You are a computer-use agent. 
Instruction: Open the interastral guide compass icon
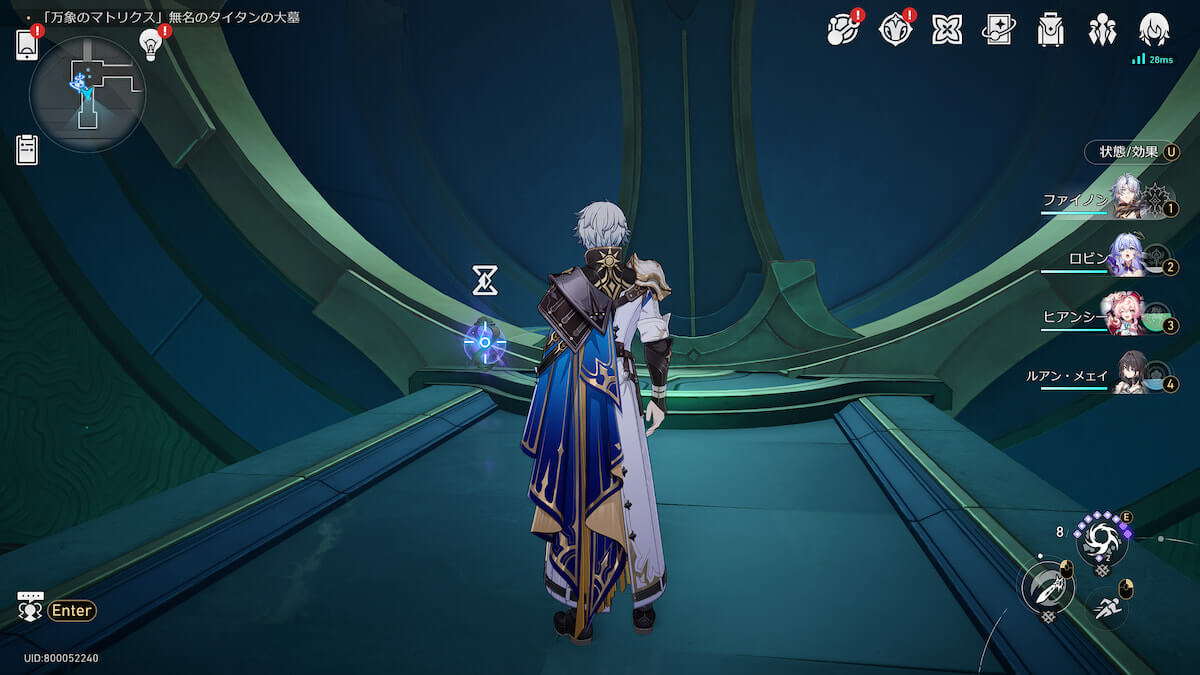point(895,30)
